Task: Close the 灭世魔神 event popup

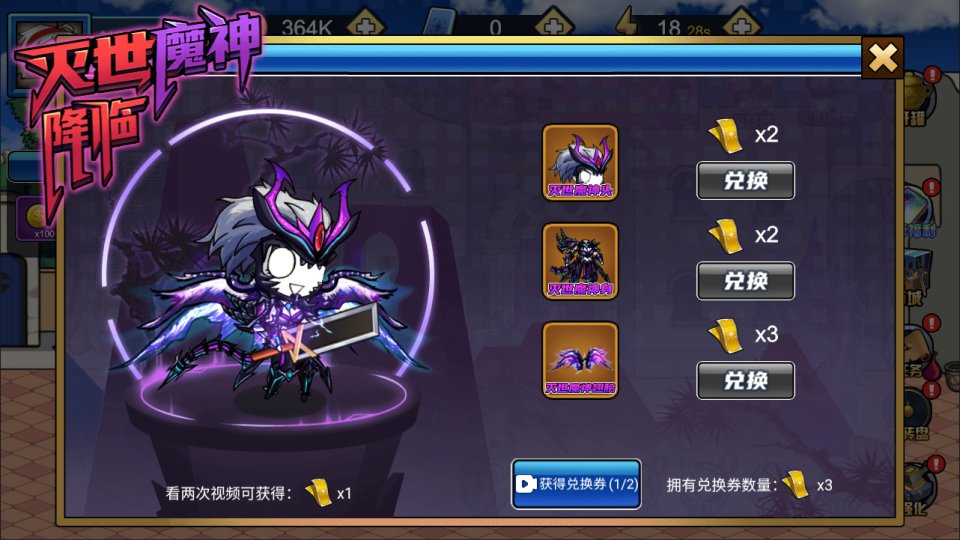Action: 882,58
